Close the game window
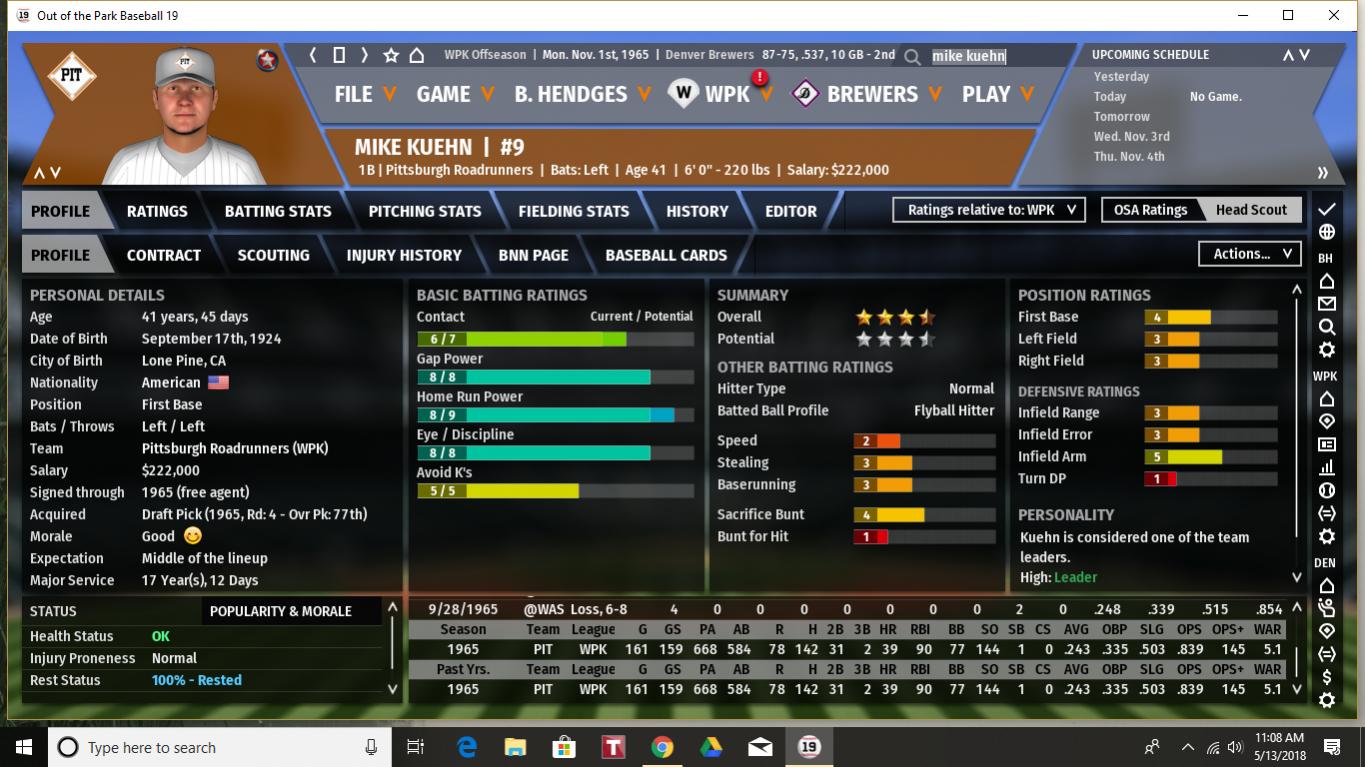 [x=1334, y=15]
